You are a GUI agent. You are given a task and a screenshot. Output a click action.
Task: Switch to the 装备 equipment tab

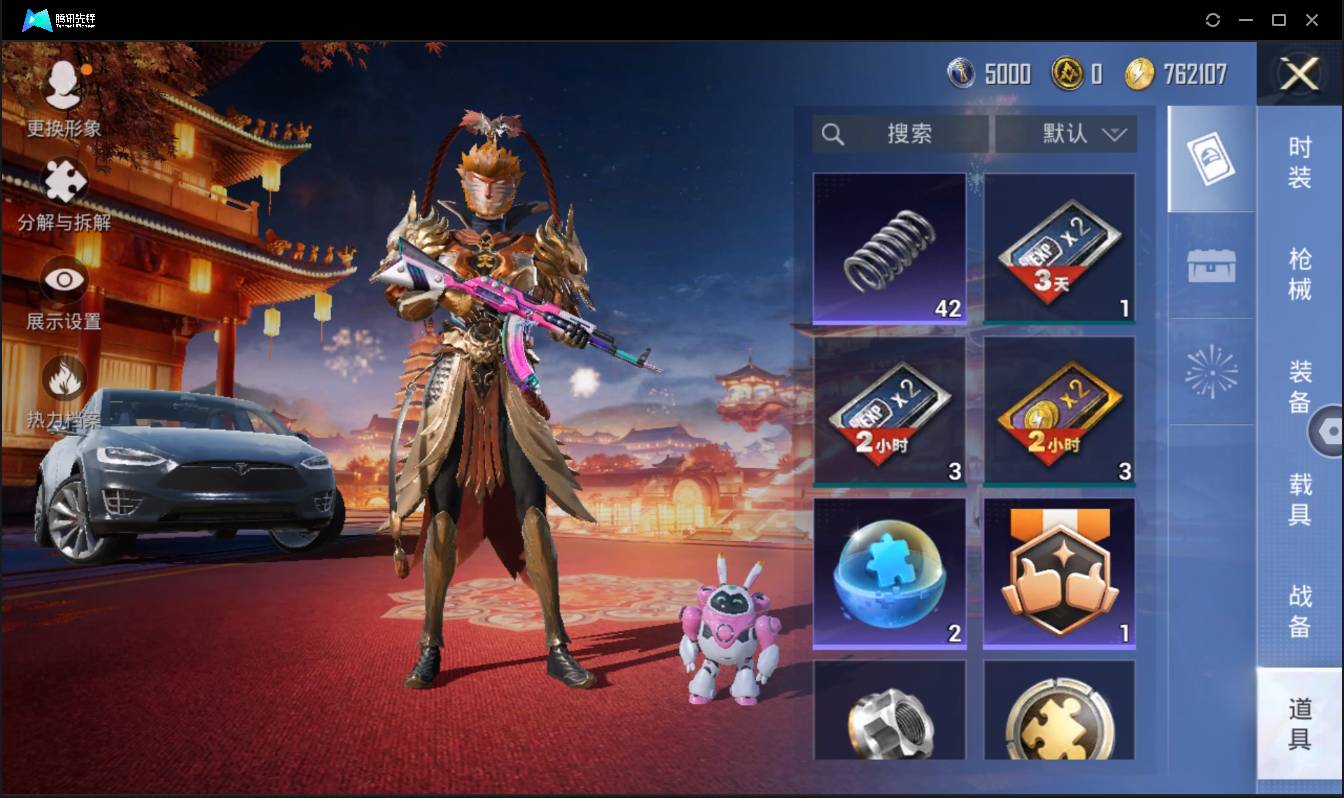point(1299,386)
